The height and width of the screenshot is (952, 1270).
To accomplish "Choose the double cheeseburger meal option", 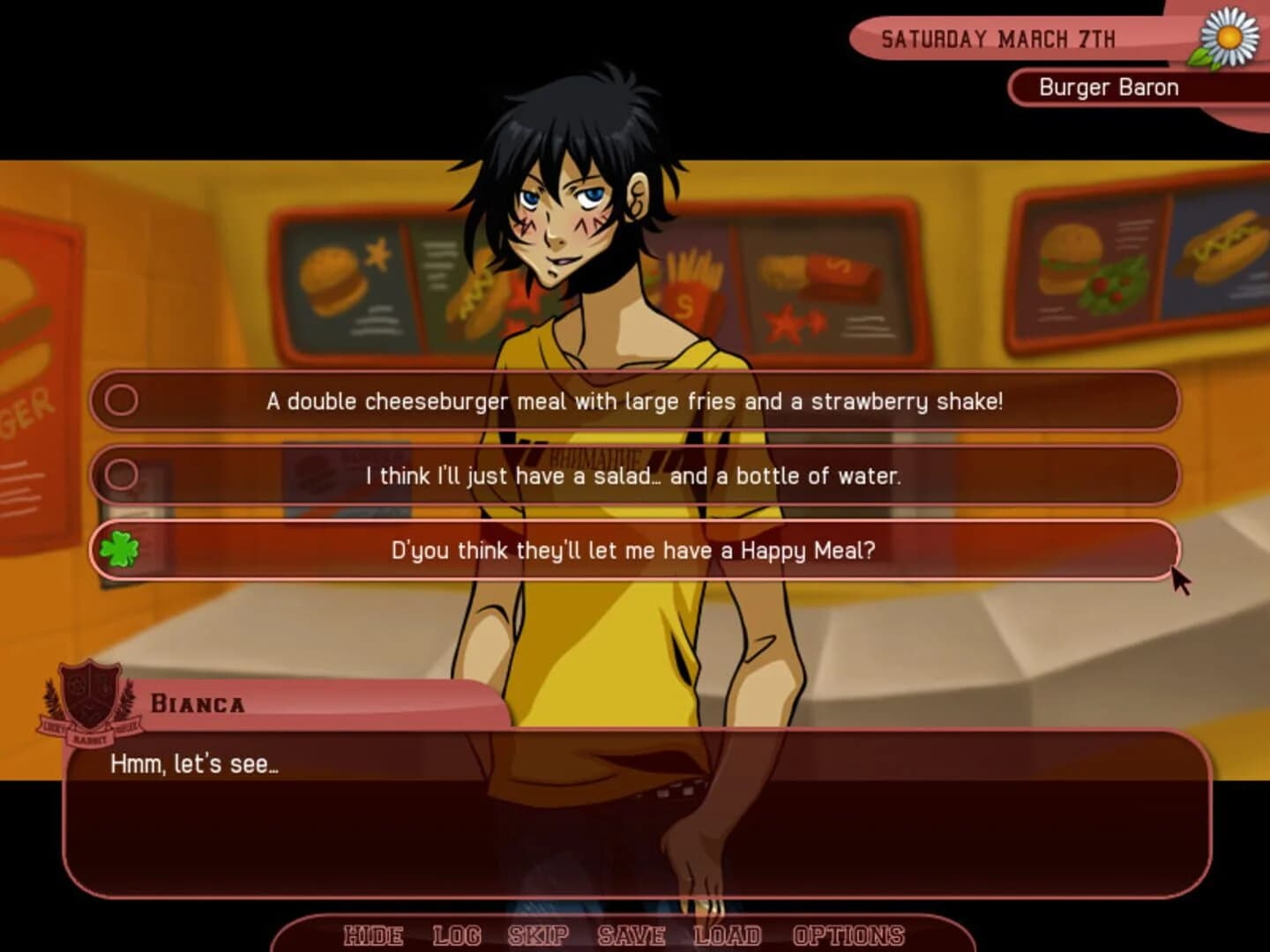I will (635, 400).
